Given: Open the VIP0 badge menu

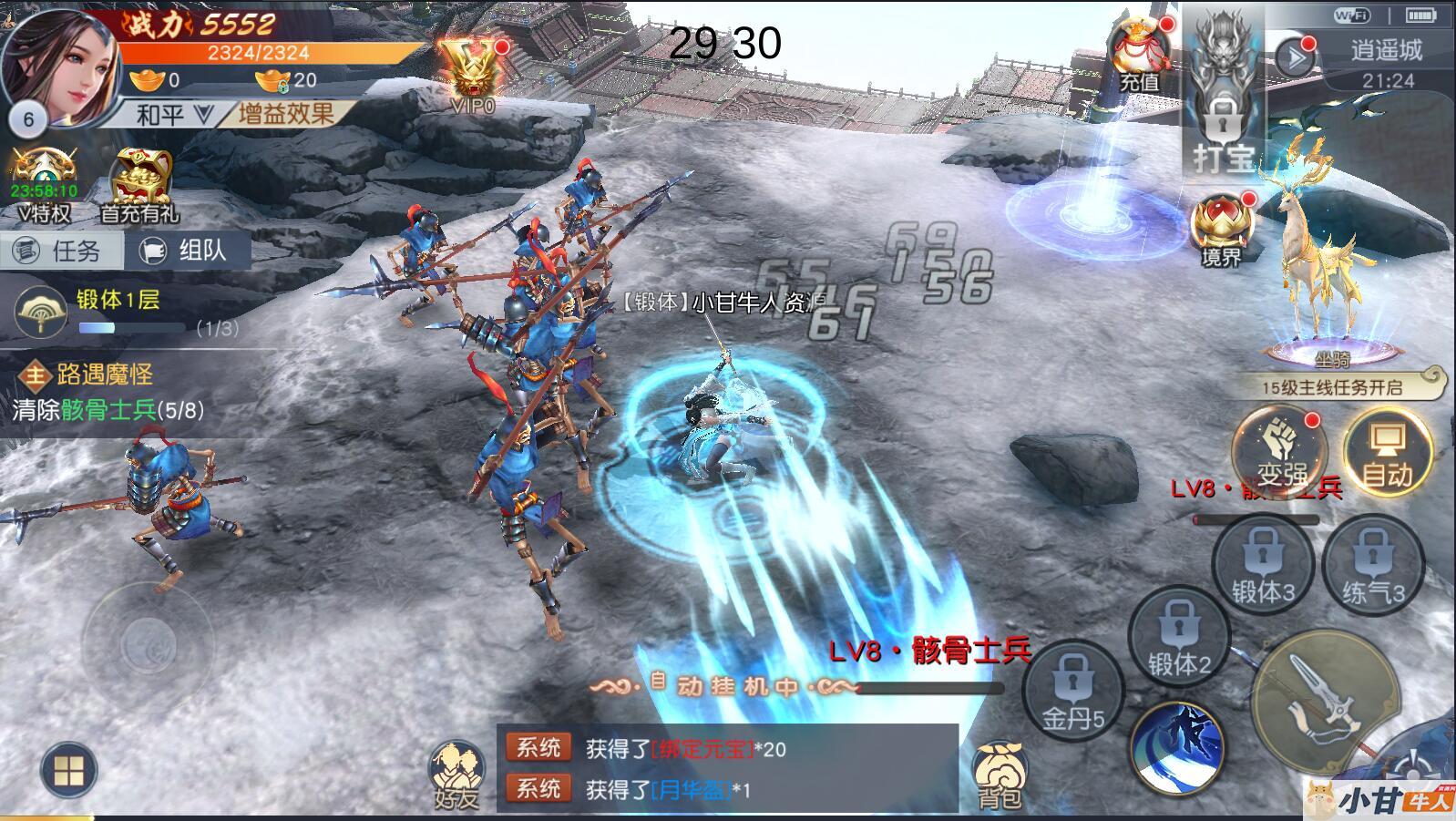Looking at the screenshot, I should [x=474, y=75].
